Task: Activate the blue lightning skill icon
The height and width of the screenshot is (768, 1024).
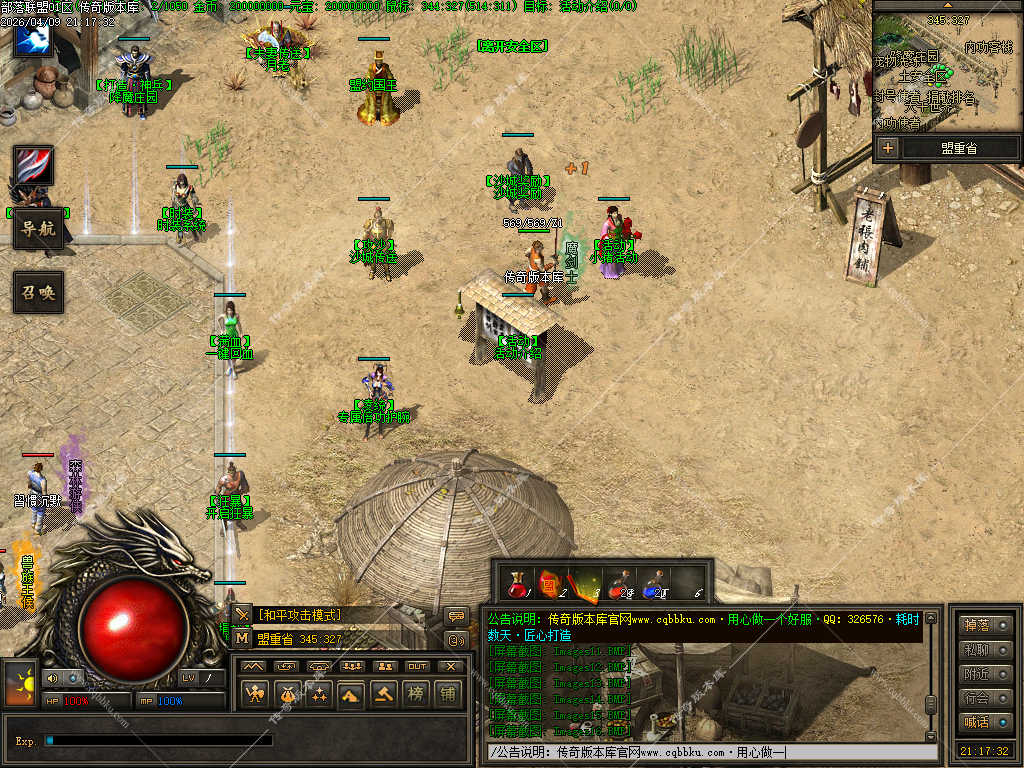Action: (x=32, y=39)
